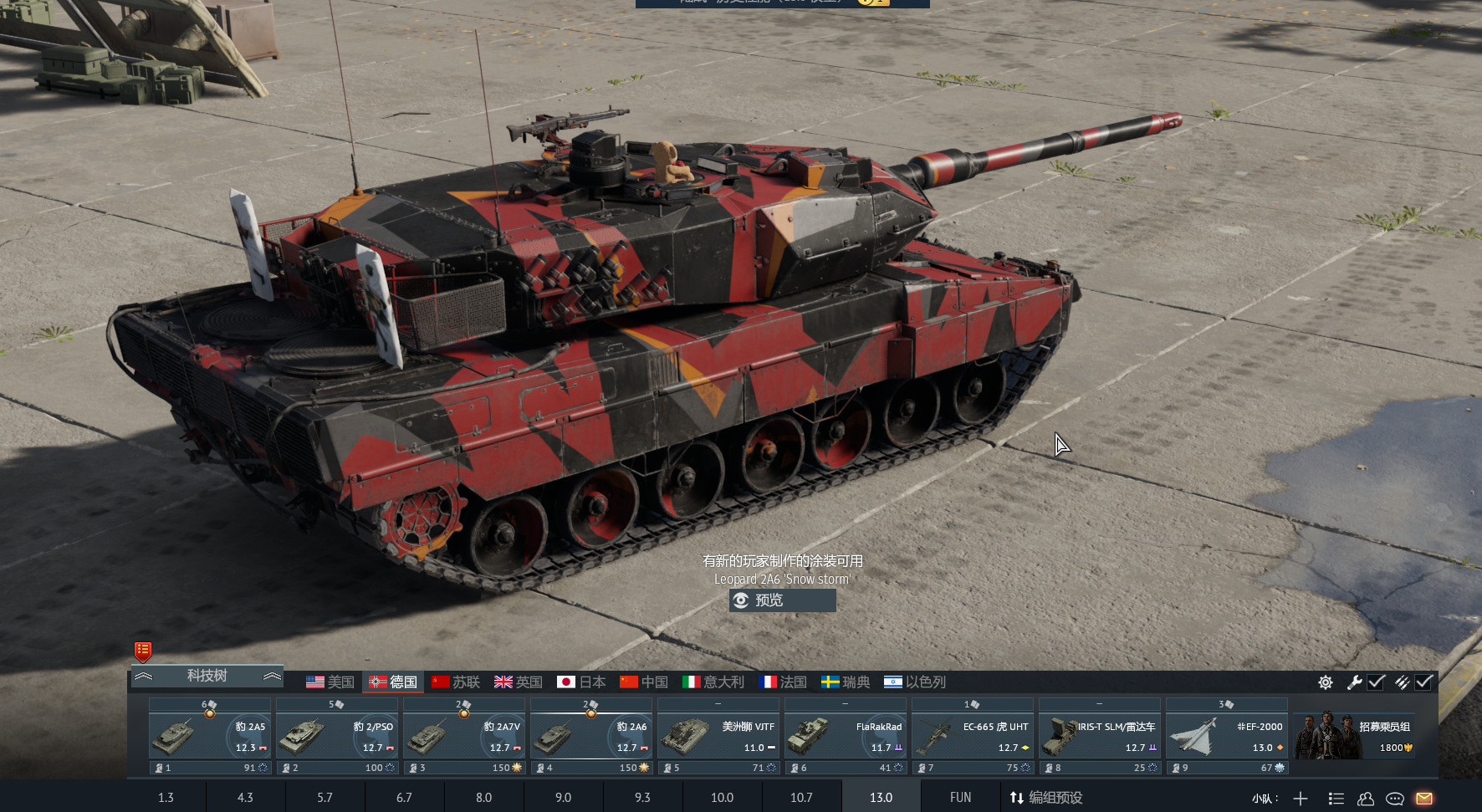Select the 意大利 nation tab
This screenshot has width=1482, height=812.
click(713, 682)
